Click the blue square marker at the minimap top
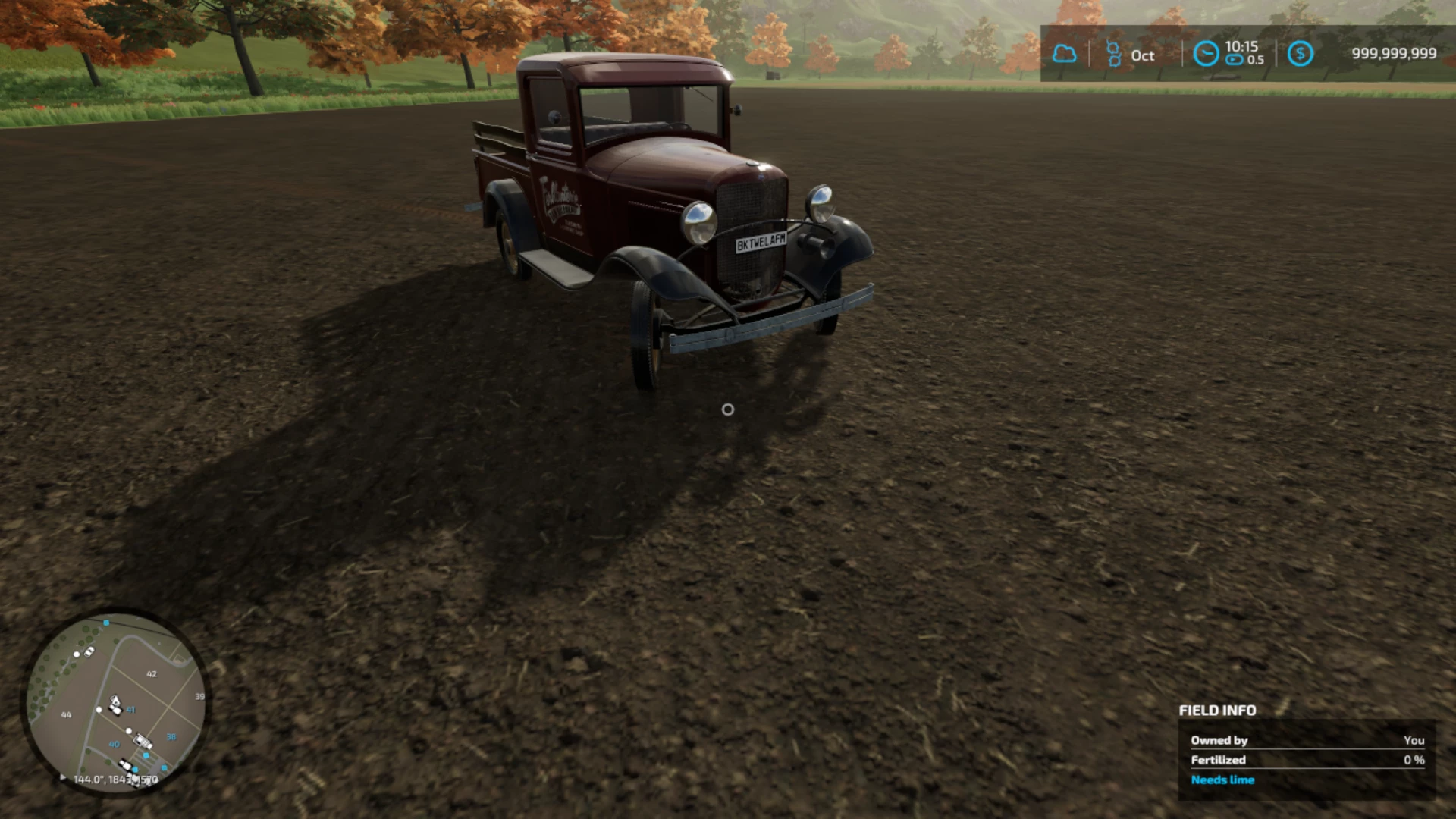Viewport: 1456px width, 819px height. point(105,623)
